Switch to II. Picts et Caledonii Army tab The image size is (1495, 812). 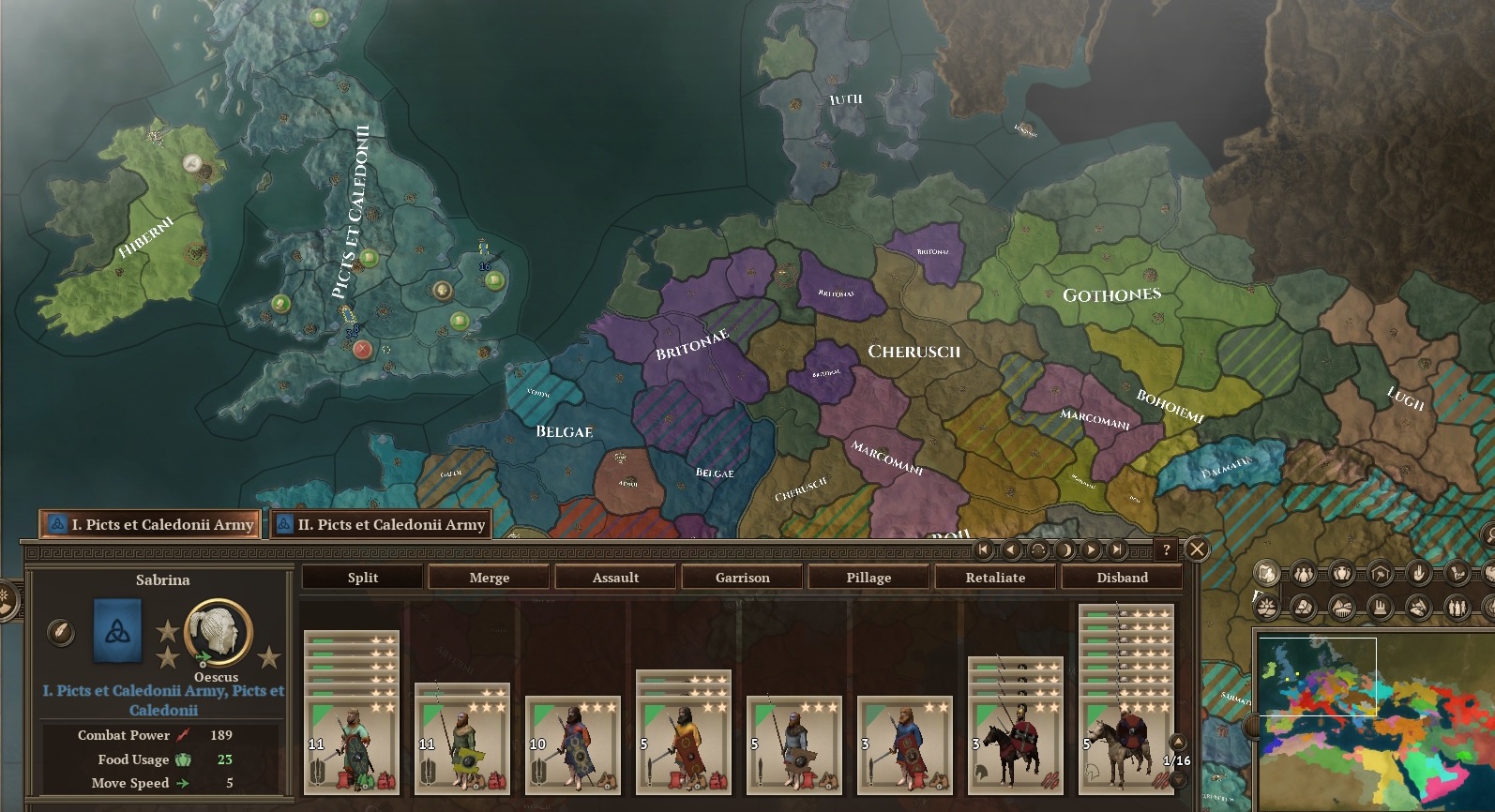(x=380, y=525)
